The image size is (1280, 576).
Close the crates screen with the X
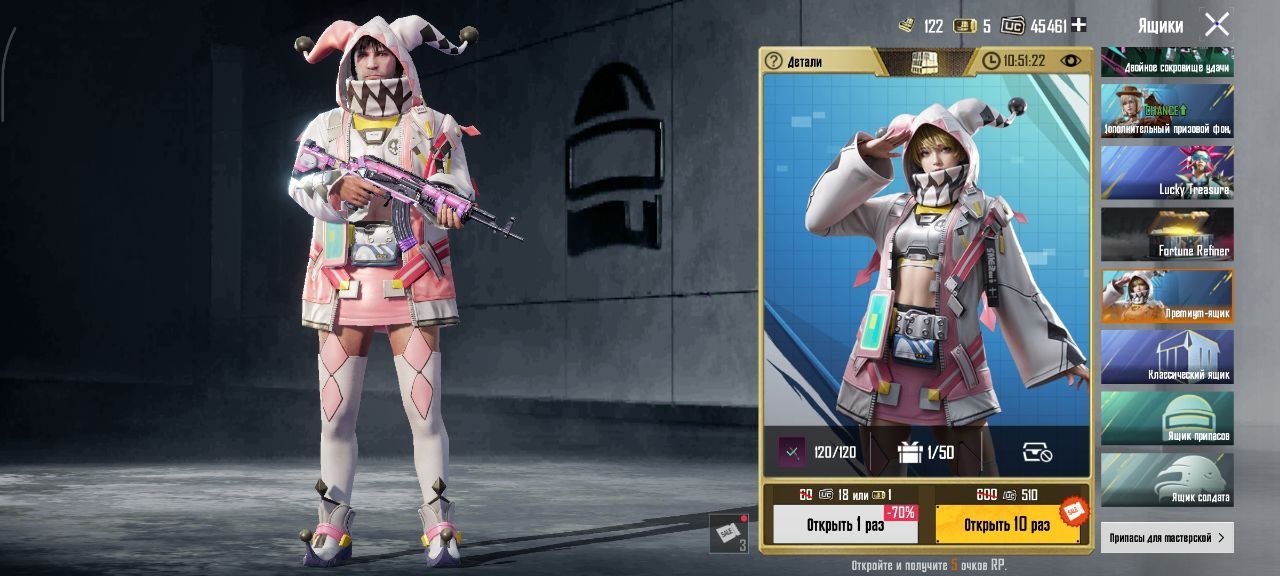(1216, 24)
